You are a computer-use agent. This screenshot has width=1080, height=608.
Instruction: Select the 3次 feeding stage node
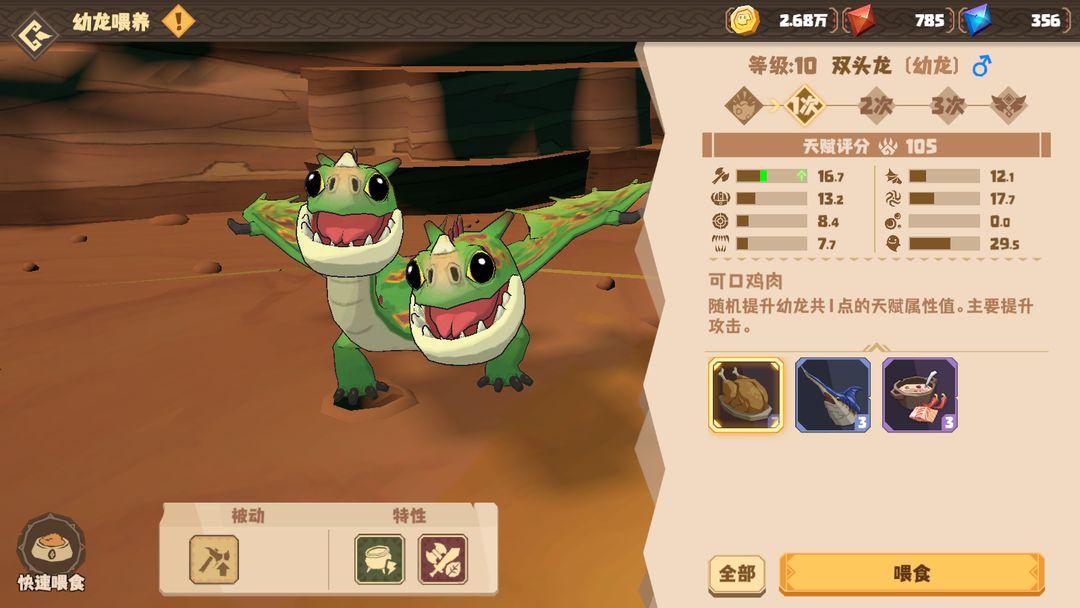point(947,104)
